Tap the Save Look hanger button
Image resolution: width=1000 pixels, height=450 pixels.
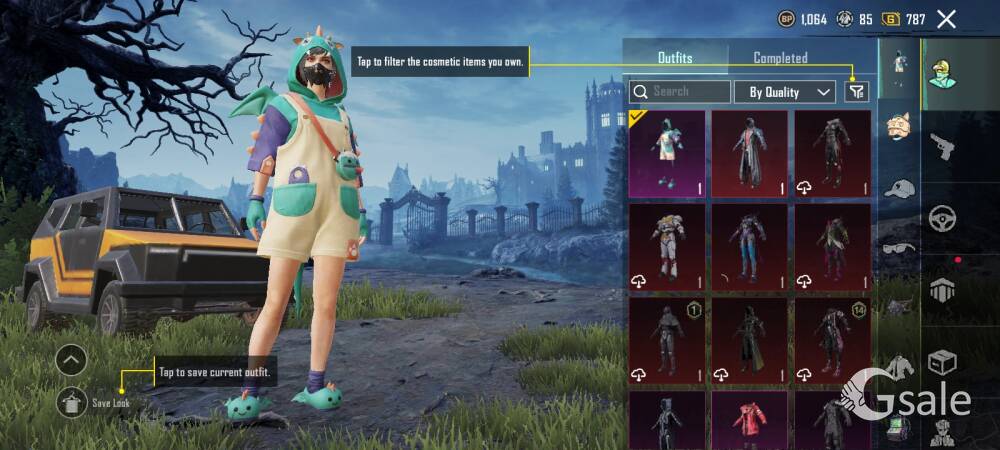71,402
